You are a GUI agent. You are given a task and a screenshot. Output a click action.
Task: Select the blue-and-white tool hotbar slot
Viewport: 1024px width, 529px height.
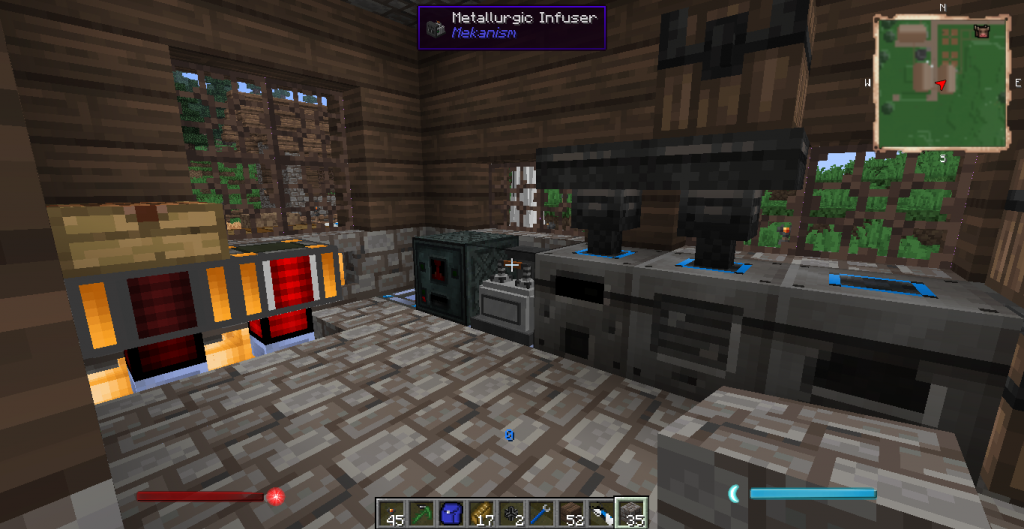600,513
